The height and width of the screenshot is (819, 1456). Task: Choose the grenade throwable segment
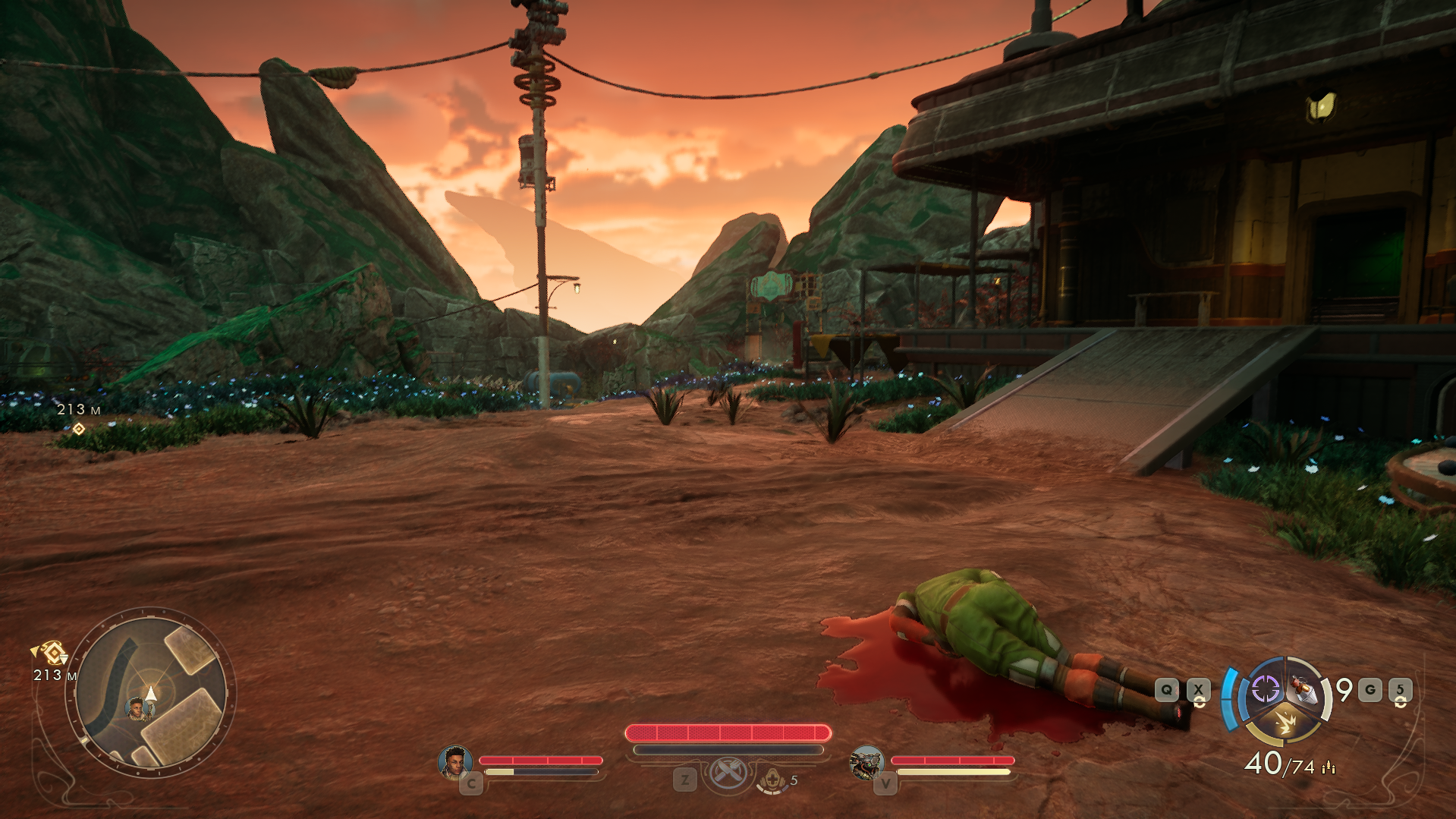click(1304, 689)
